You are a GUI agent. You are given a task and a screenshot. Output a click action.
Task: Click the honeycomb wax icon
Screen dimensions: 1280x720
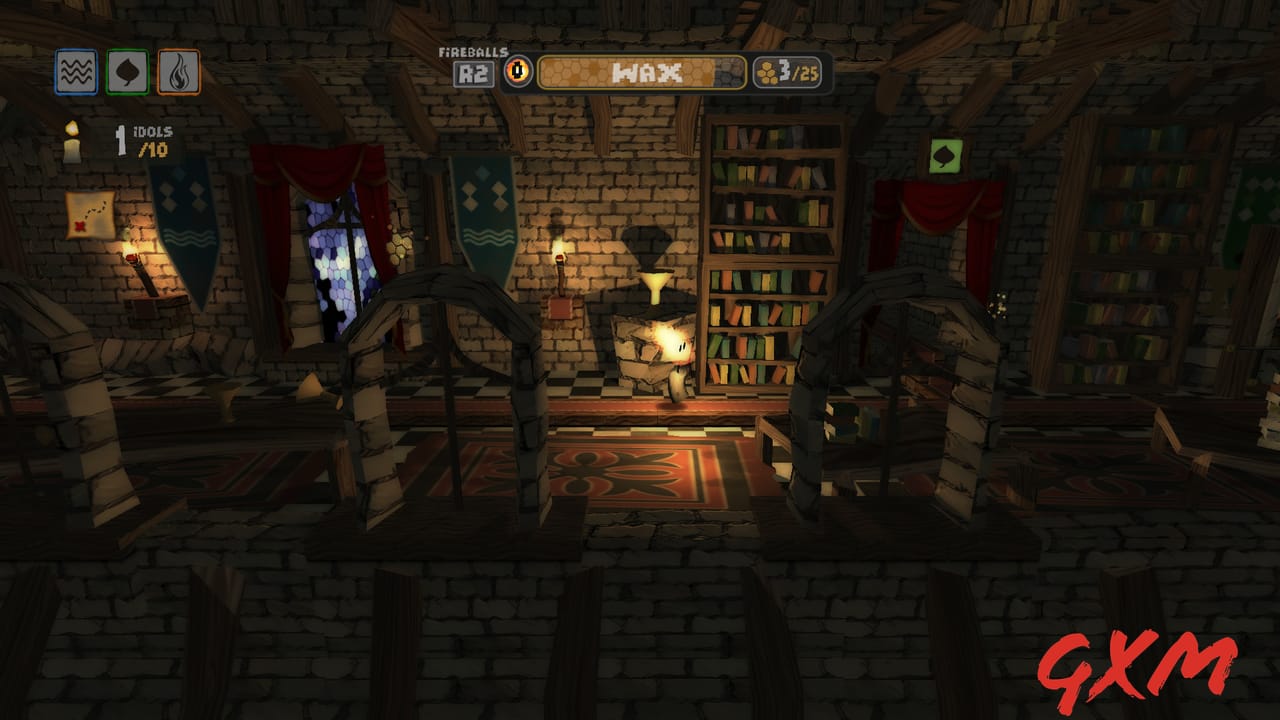[765, 70]
